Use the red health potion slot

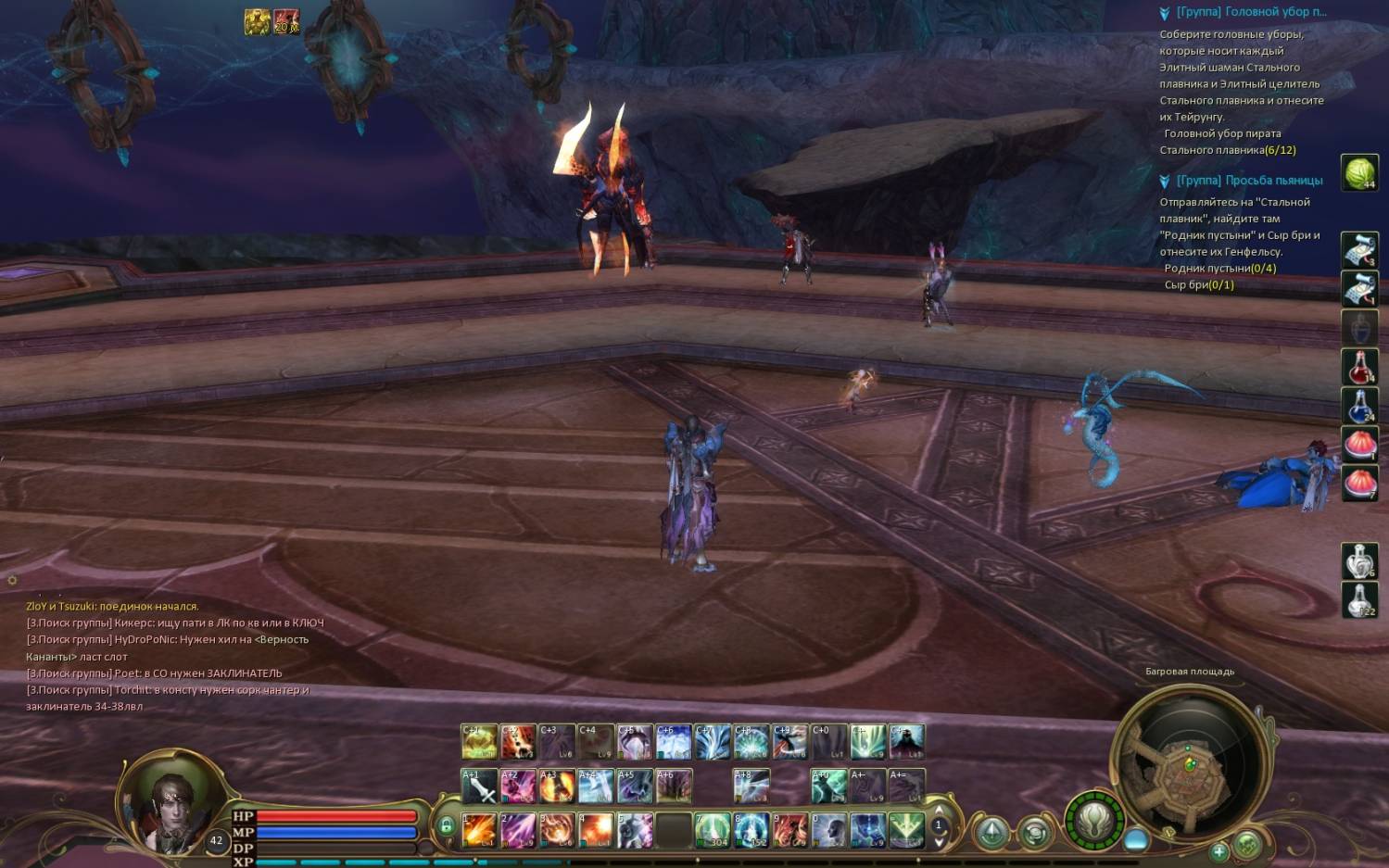click(x=1359, y=368)
